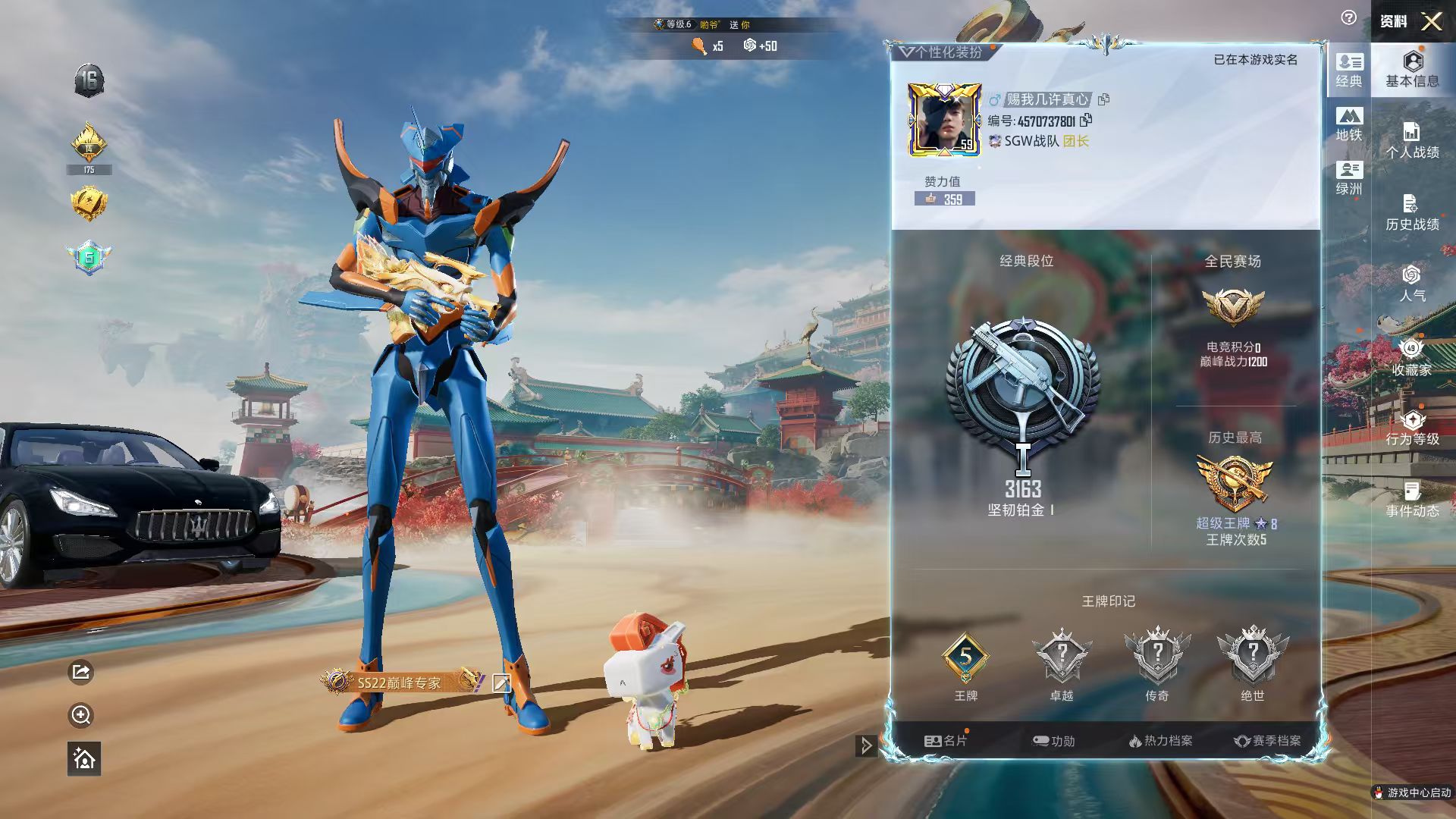Open the 名片 card tab
This screenshot has height=819, width=1456.
(946, 741)
